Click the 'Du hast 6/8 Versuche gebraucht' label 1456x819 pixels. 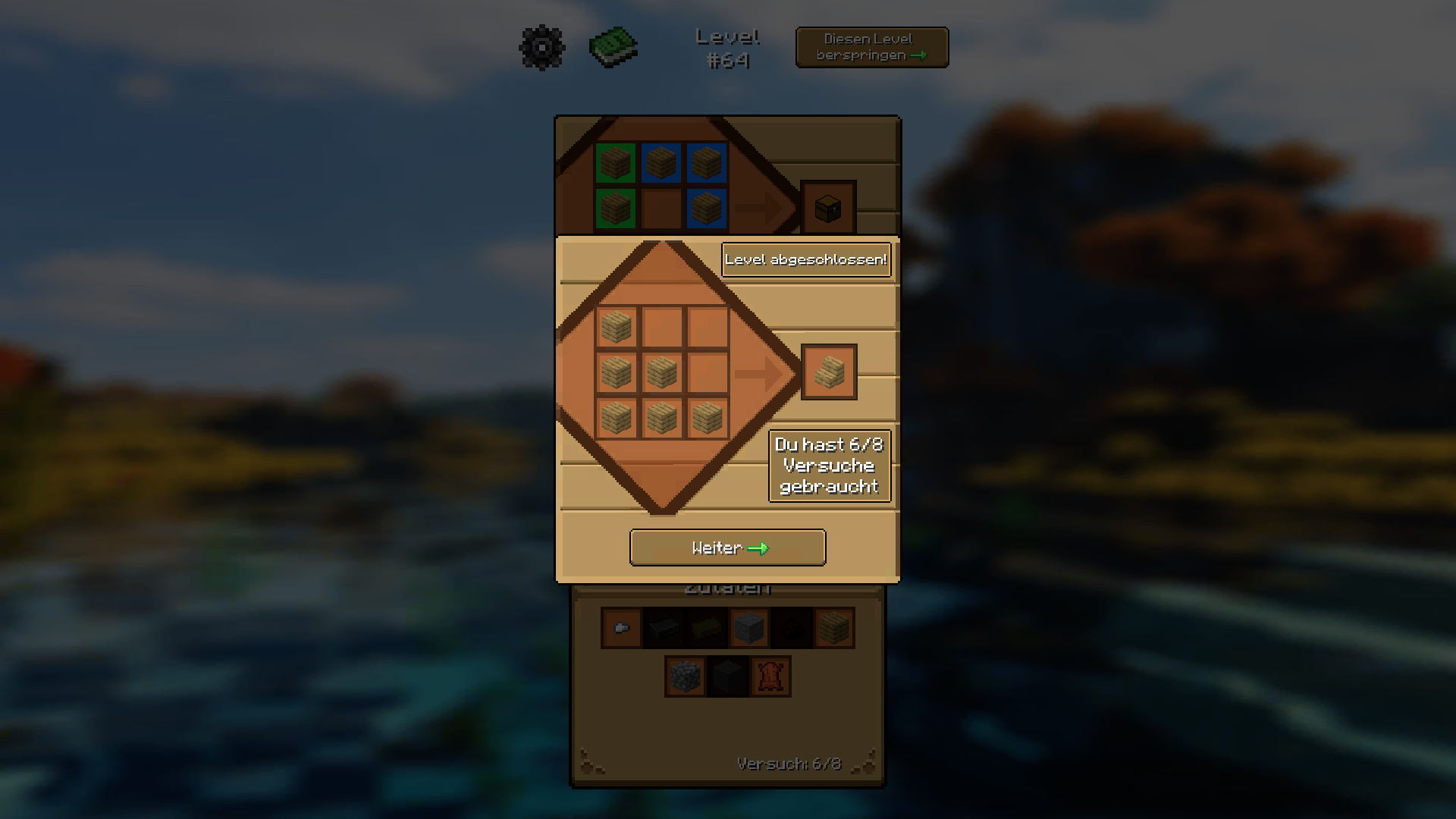click(x=830, y=466)
